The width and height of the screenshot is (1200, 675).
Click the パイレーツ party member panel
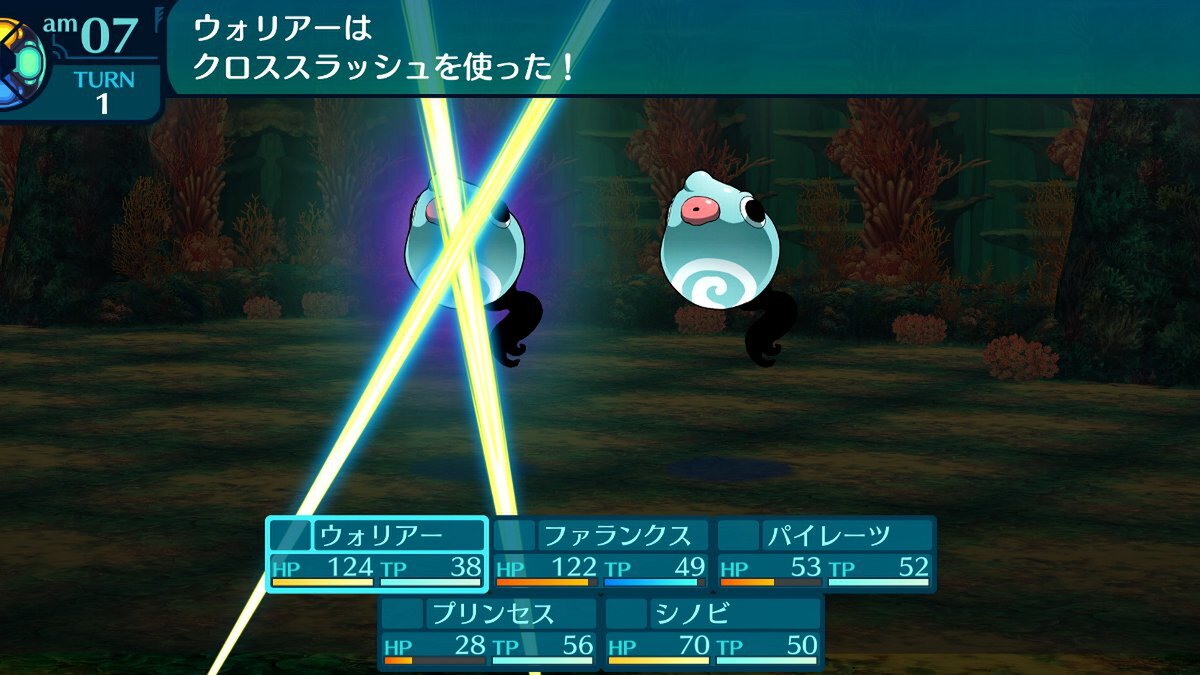coord(825,554)
